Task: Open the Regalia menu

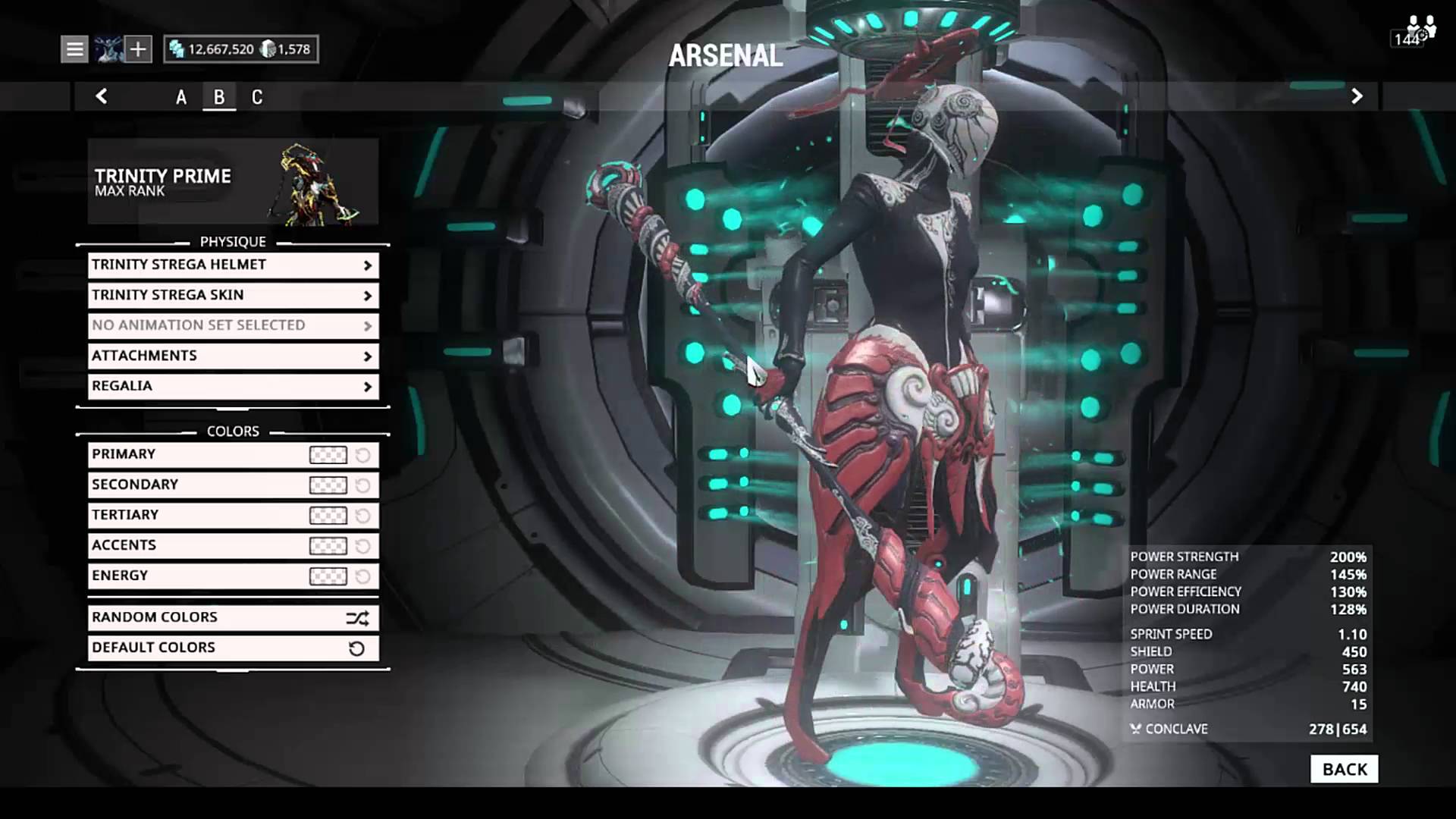Action: tap(233, 386)
